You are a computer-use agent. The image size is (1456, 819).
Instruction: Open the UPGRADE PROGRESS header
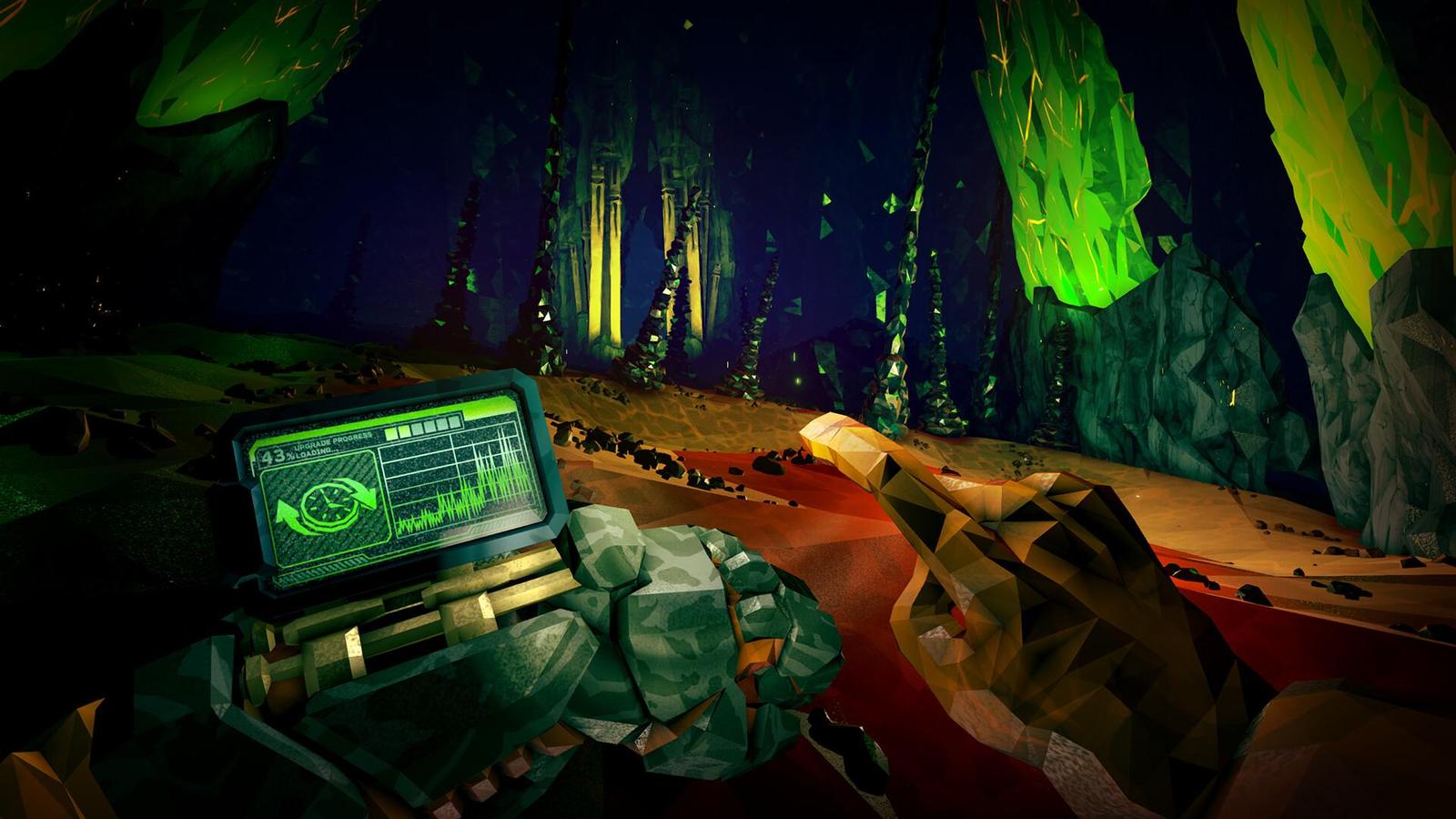pos(332,441)
